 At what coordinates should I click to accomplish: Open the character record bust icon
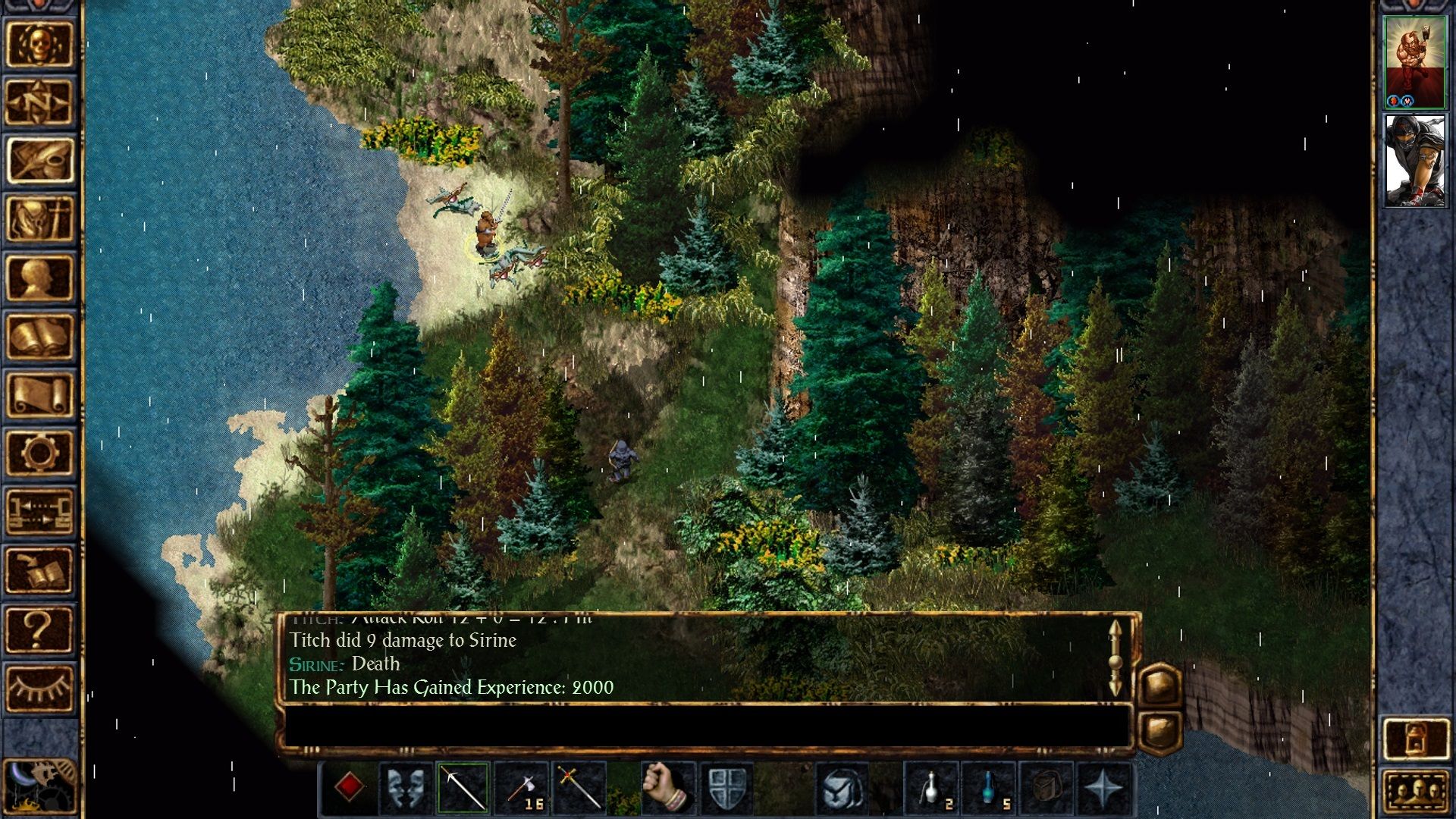(39, 278)
